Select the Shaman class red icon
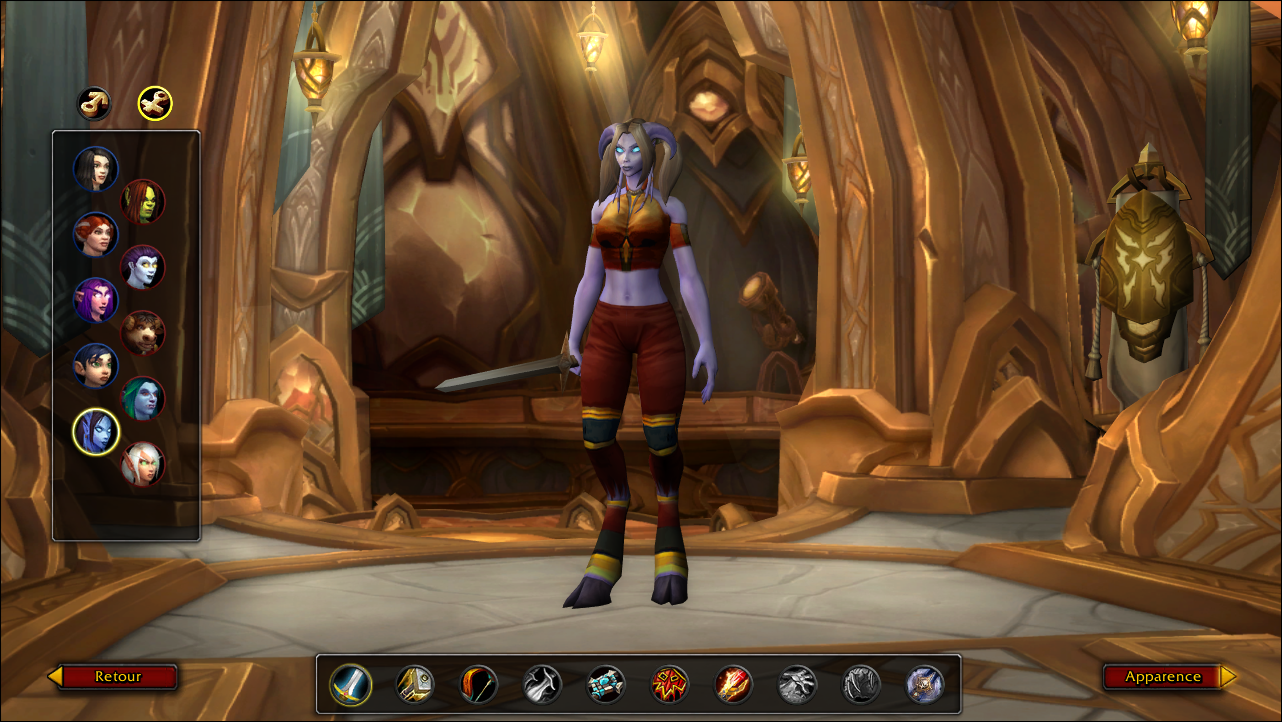The image size is (1282, 722). (670, 685)
